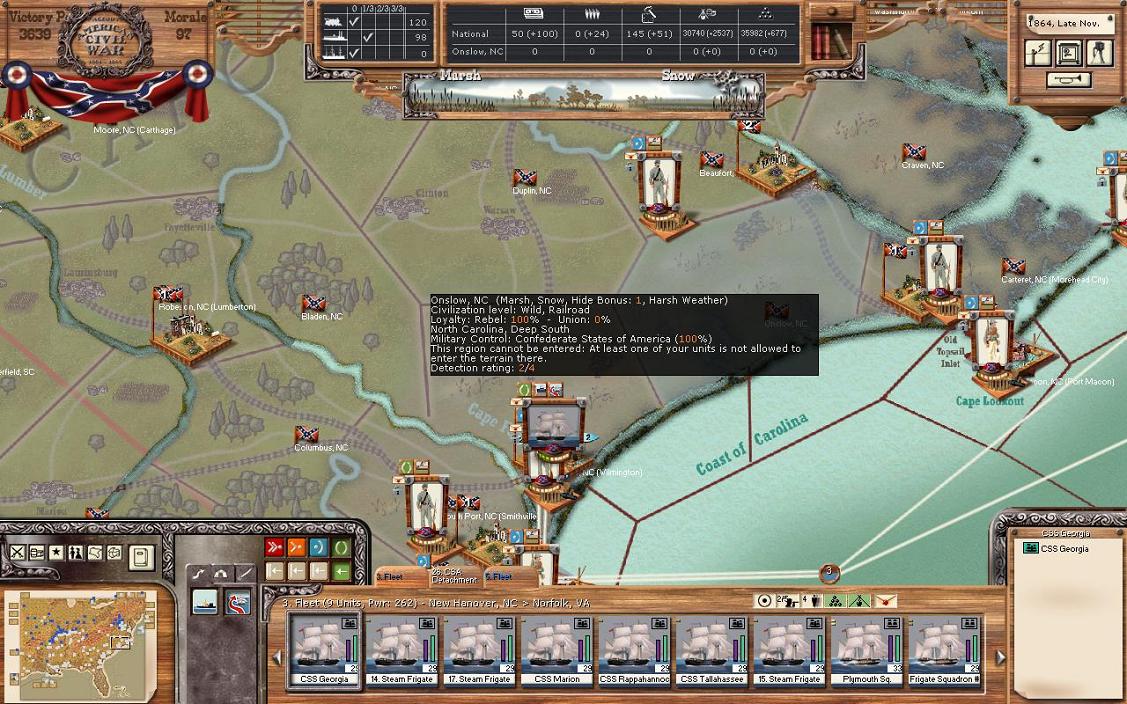This screenshot has height=704, width=1127.
Task: Switch to the CSA Detachment stack tab
Action: coord(454,577)
